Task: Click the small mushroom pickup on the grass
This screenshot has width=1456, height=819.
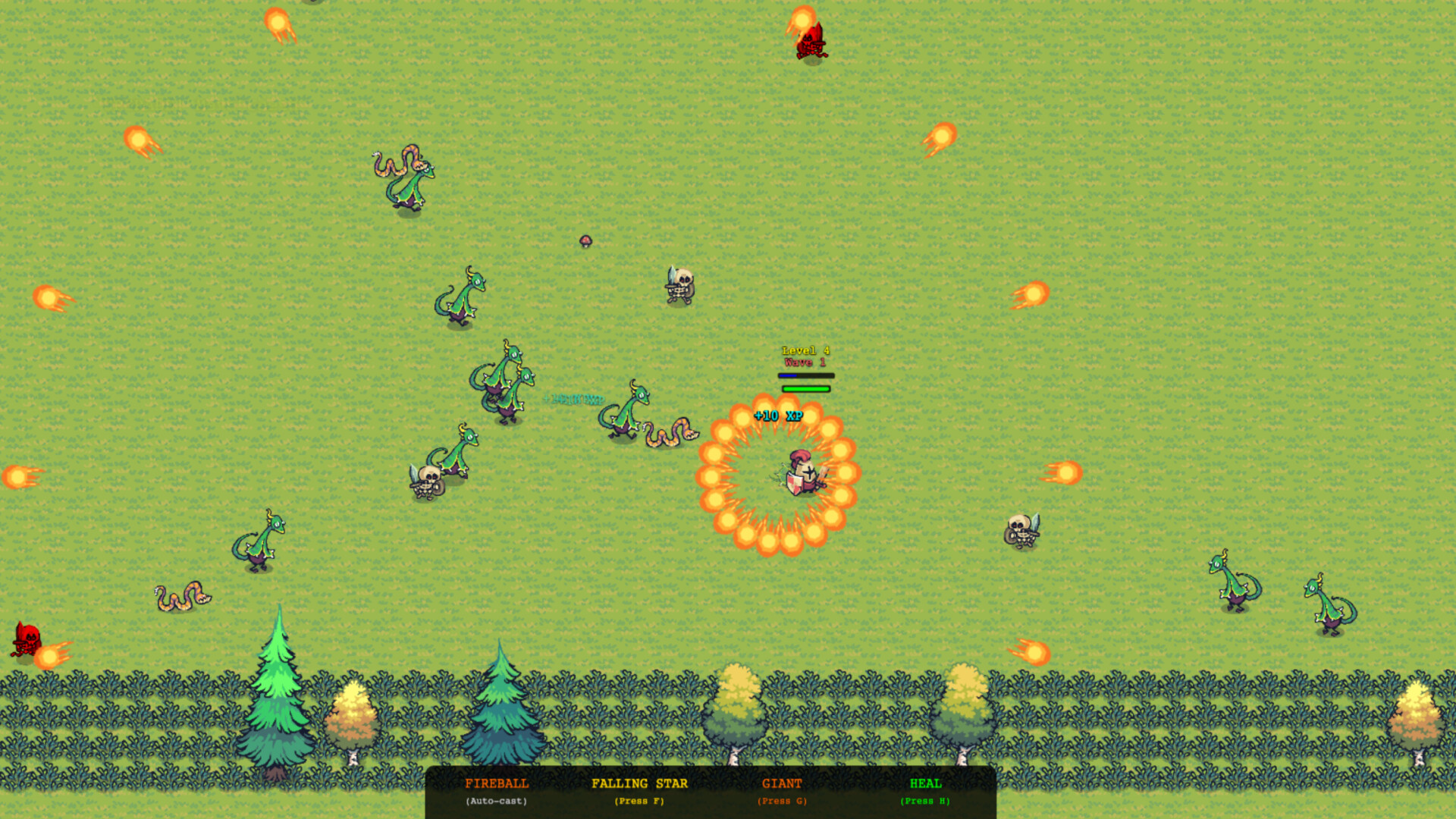Action: pos(588,241)
